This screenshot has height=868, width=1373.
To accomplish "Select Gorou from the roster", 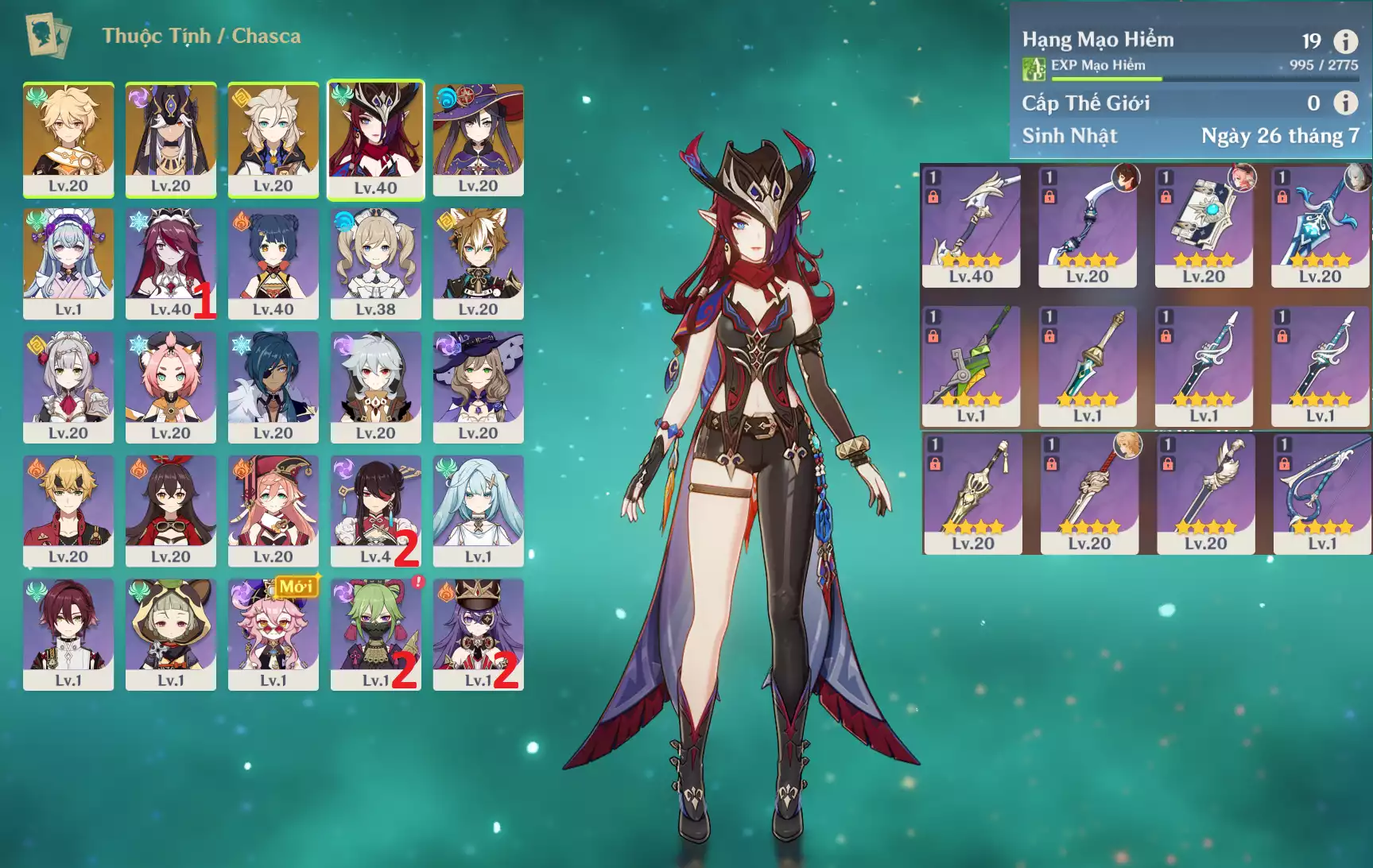I will pos(478,262).
